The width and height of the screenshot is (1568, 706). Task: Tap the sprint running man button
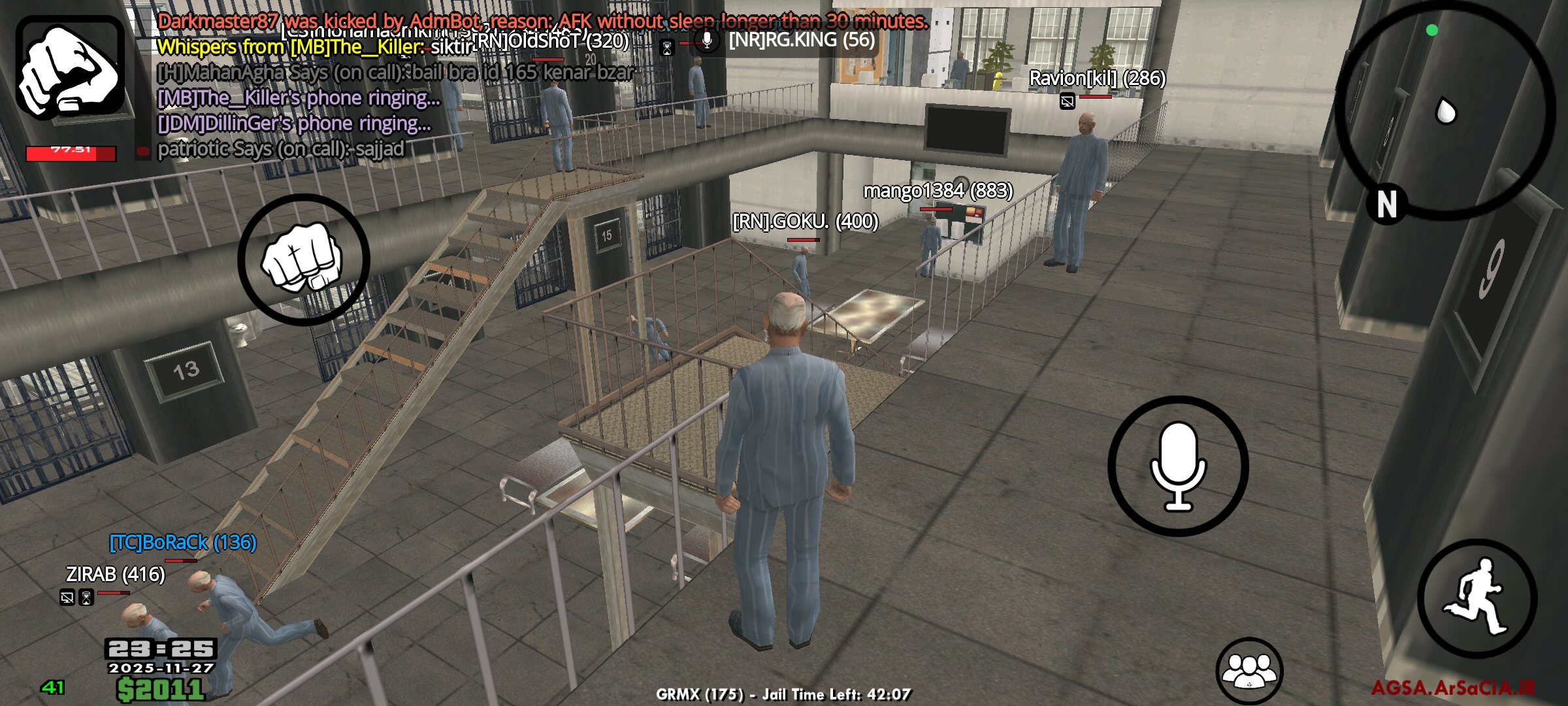coord(1477,598)
